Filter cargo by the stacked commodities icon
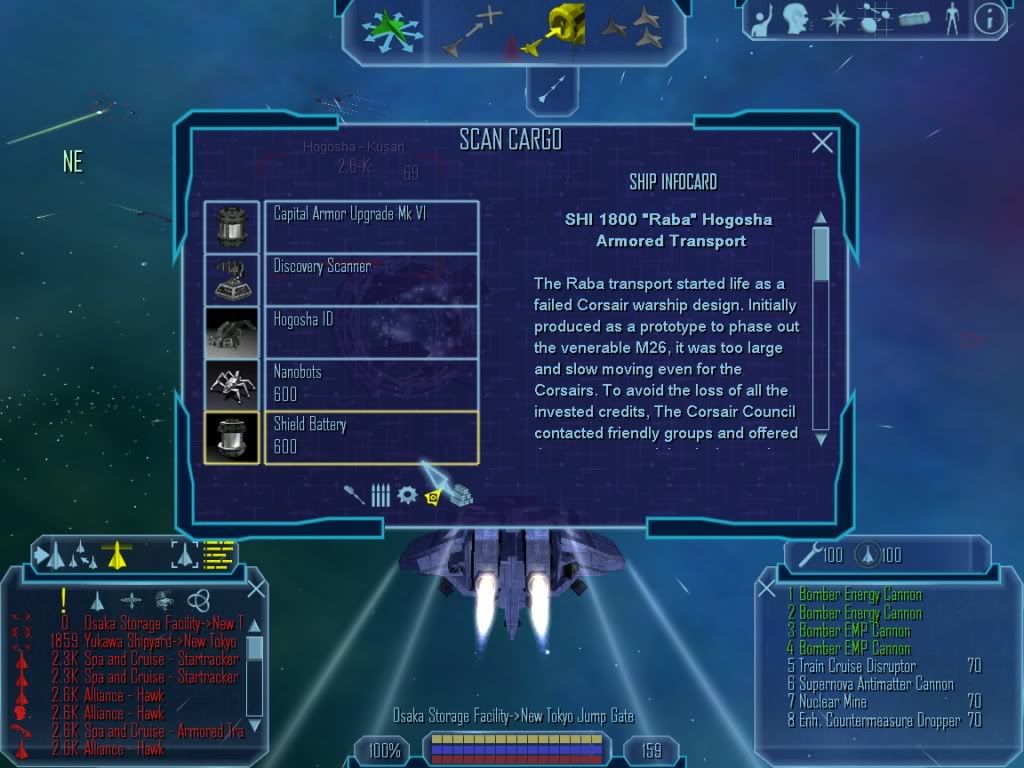This screenshot has width=1024, height=768. [x=461, y=495]
